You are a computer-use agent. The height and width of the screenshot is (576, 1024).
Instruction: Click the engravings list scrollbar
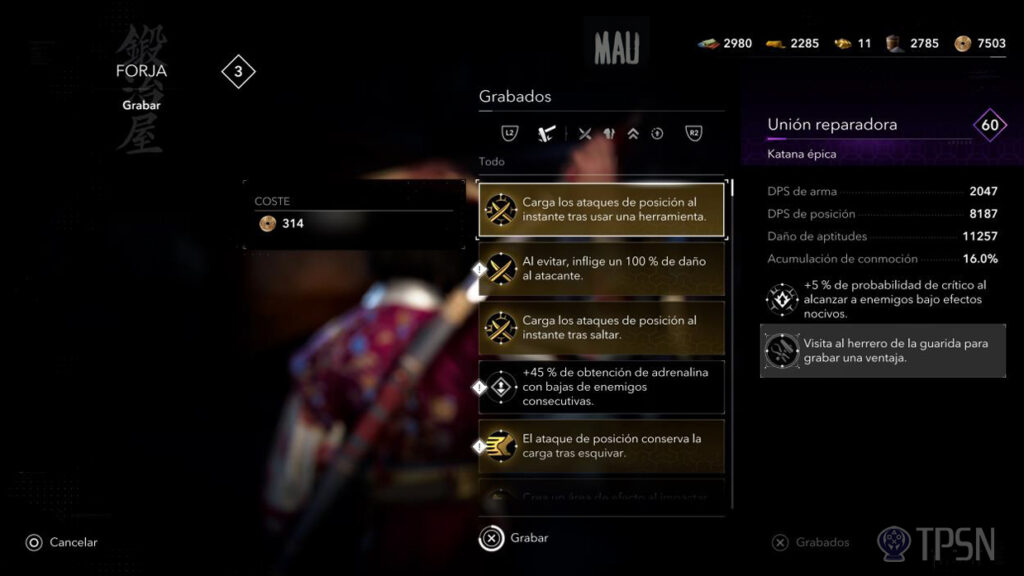click(732, 187)
